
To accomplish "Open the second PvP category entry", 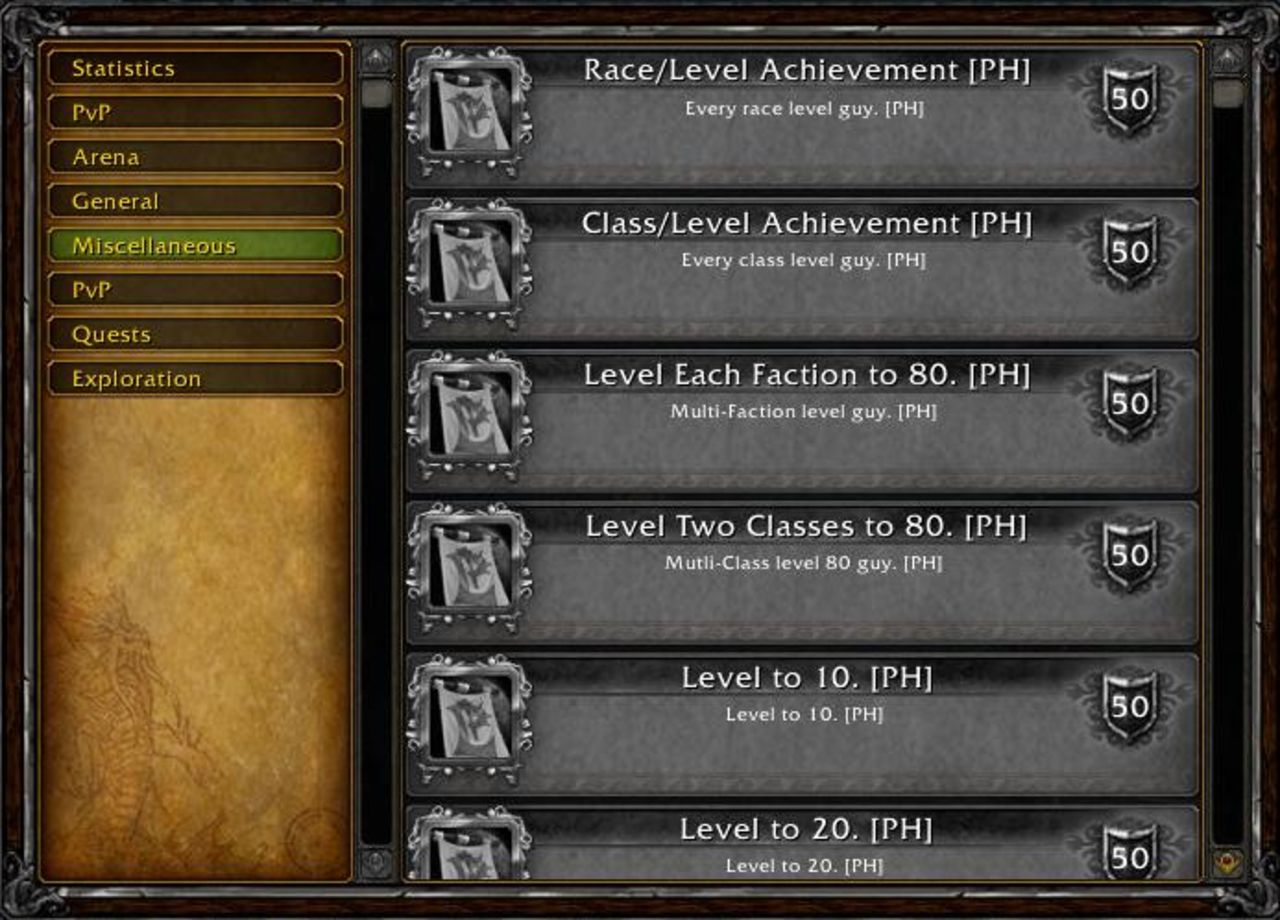I will click(195, 289).
